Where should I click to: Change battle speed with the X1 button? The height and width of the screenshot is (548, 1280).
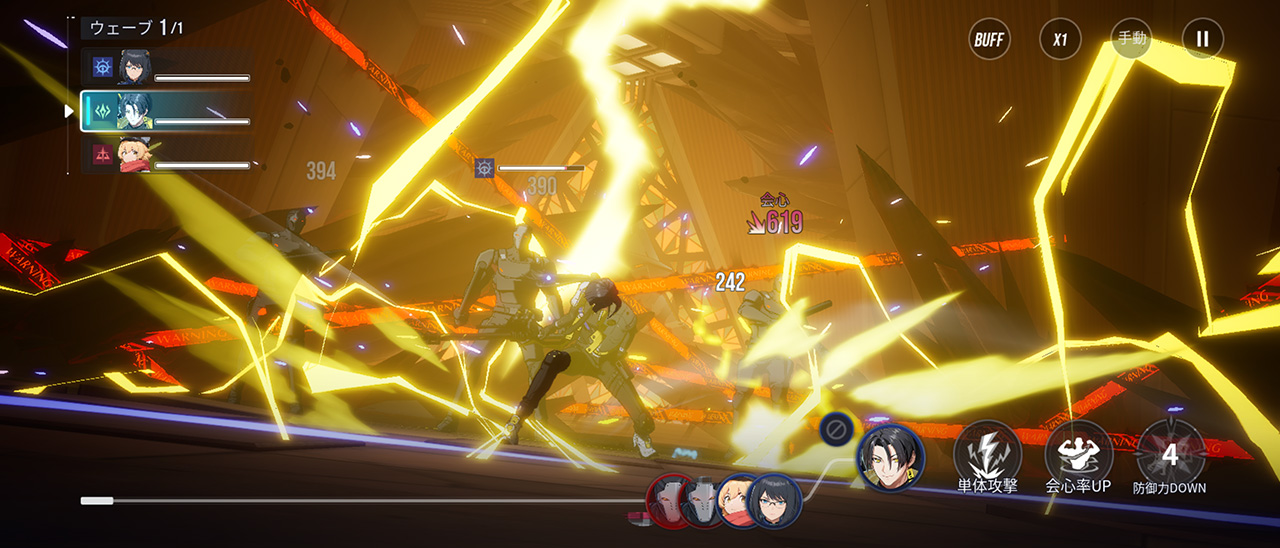pyautogui.click(x=1060, y=40)
